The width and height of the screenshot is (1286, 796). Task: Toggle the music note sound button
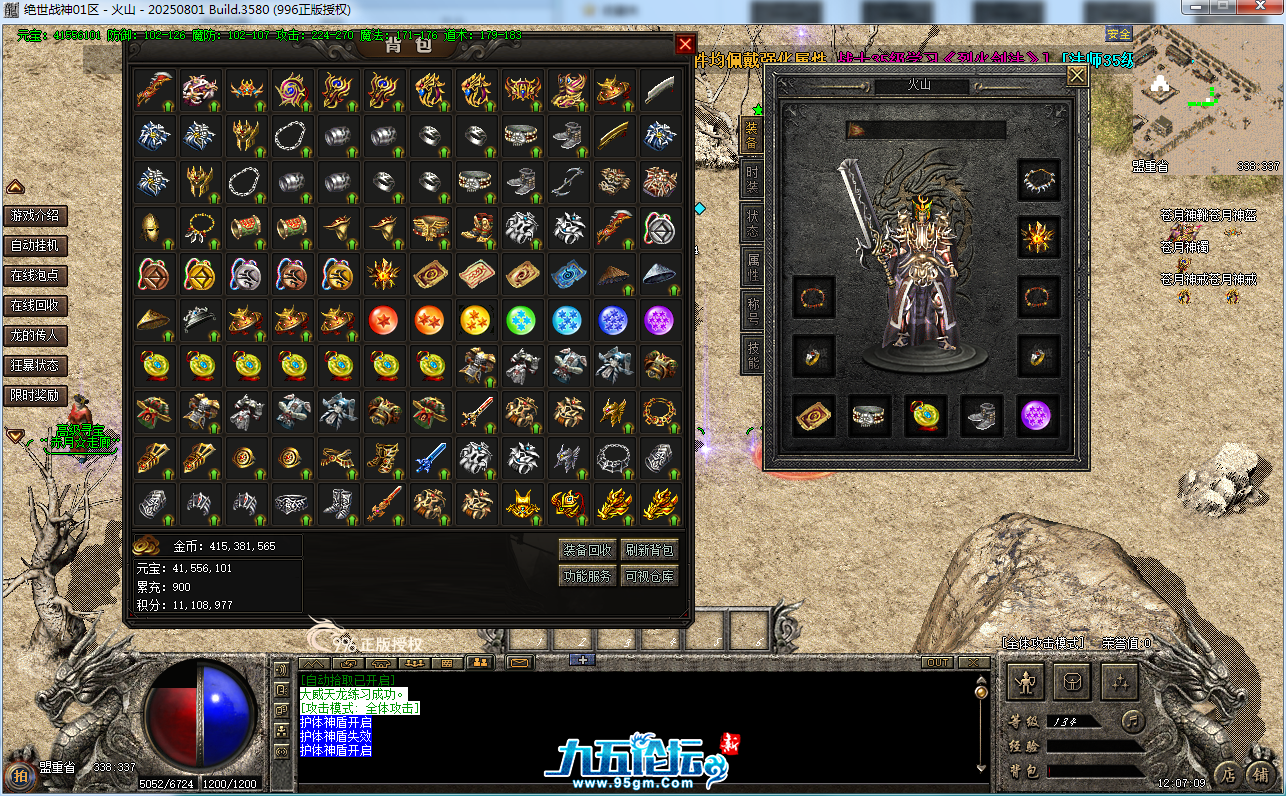click(x=1131, y=720)
